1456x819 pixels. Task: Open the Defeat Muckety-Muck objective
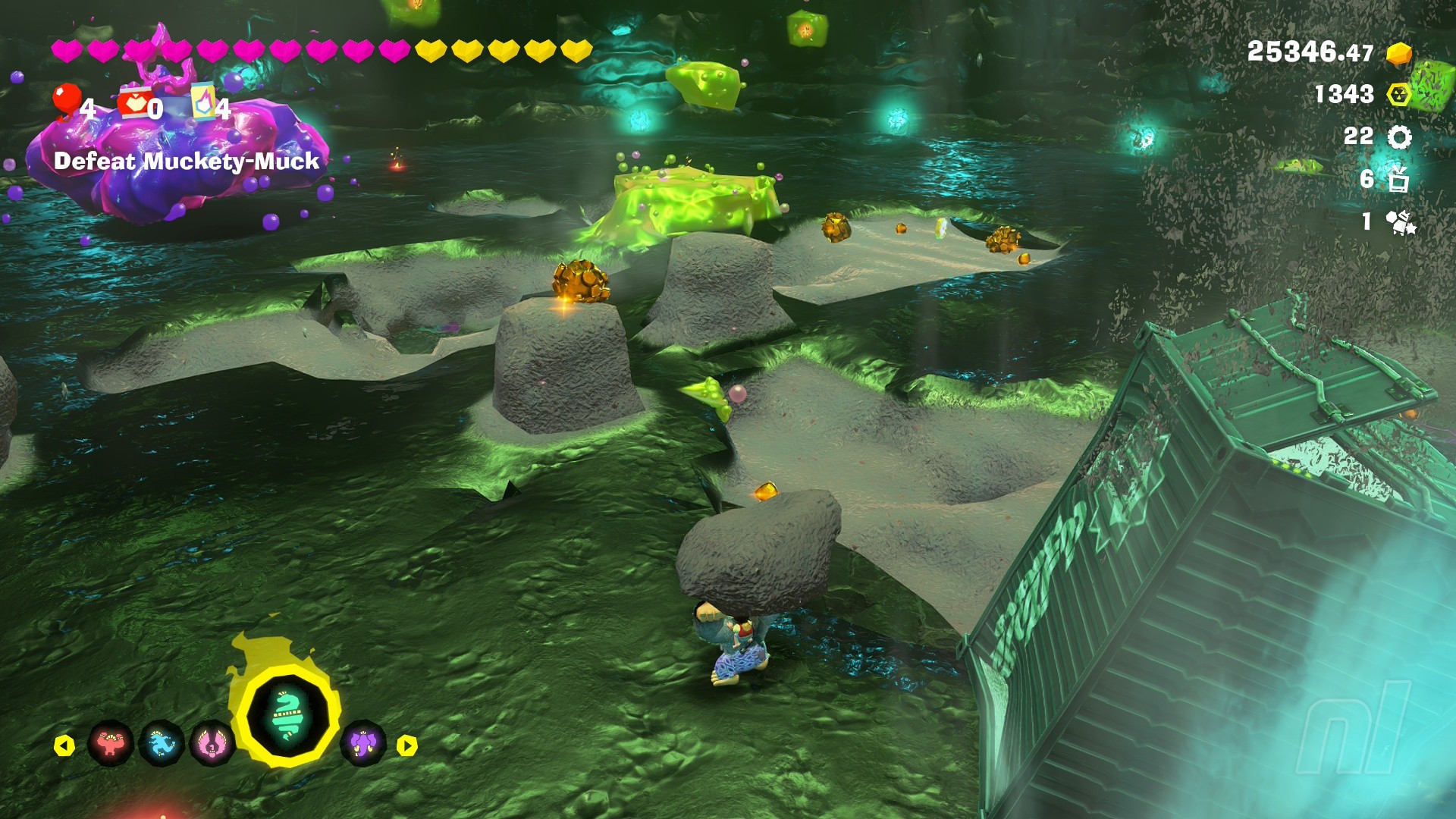click(x=187, y=162)
